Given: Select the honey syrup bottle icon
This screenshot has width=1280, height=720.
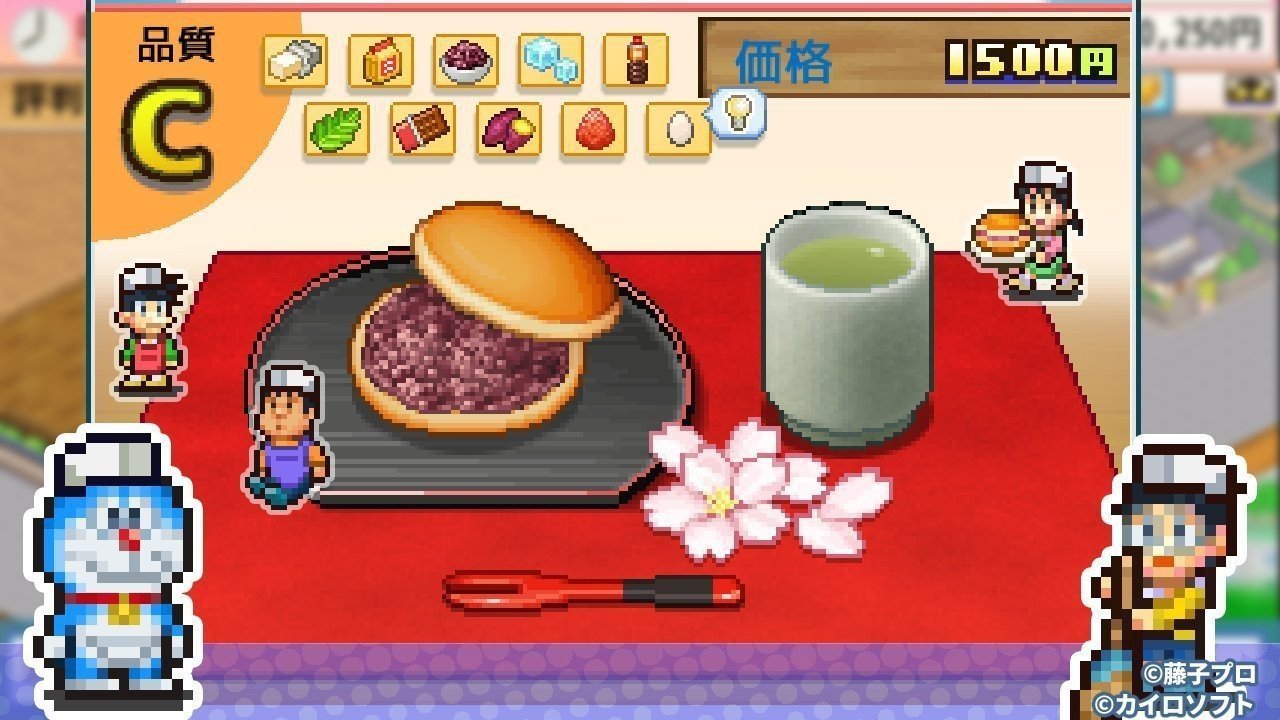Looking at the screenshot, I should click(x=638, y=60).
